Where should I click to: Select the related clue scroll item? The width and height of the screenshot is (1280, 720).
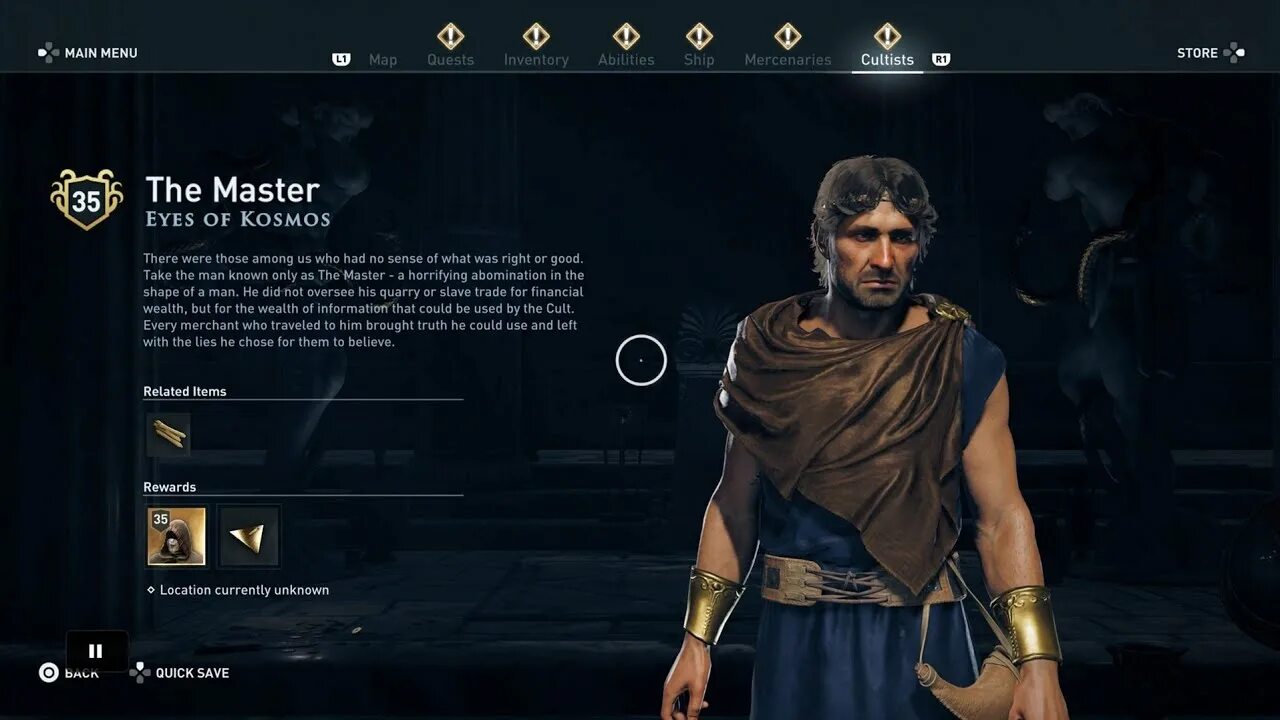tap(168, 435)
